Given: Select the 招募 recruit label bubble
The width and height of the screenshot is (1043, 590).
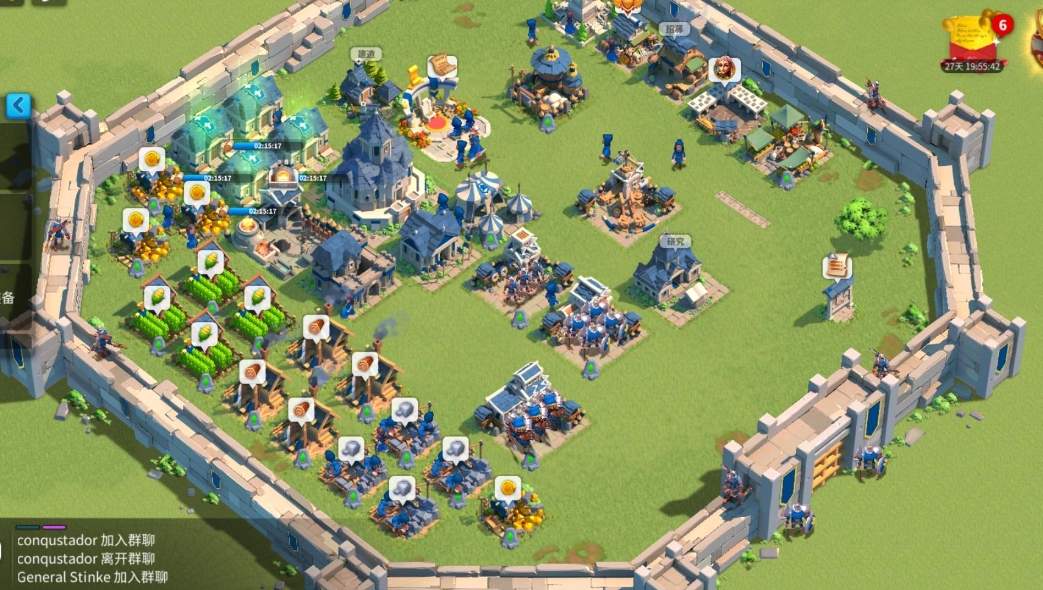Looking at the screenshot, I should (x=676, y=30).
